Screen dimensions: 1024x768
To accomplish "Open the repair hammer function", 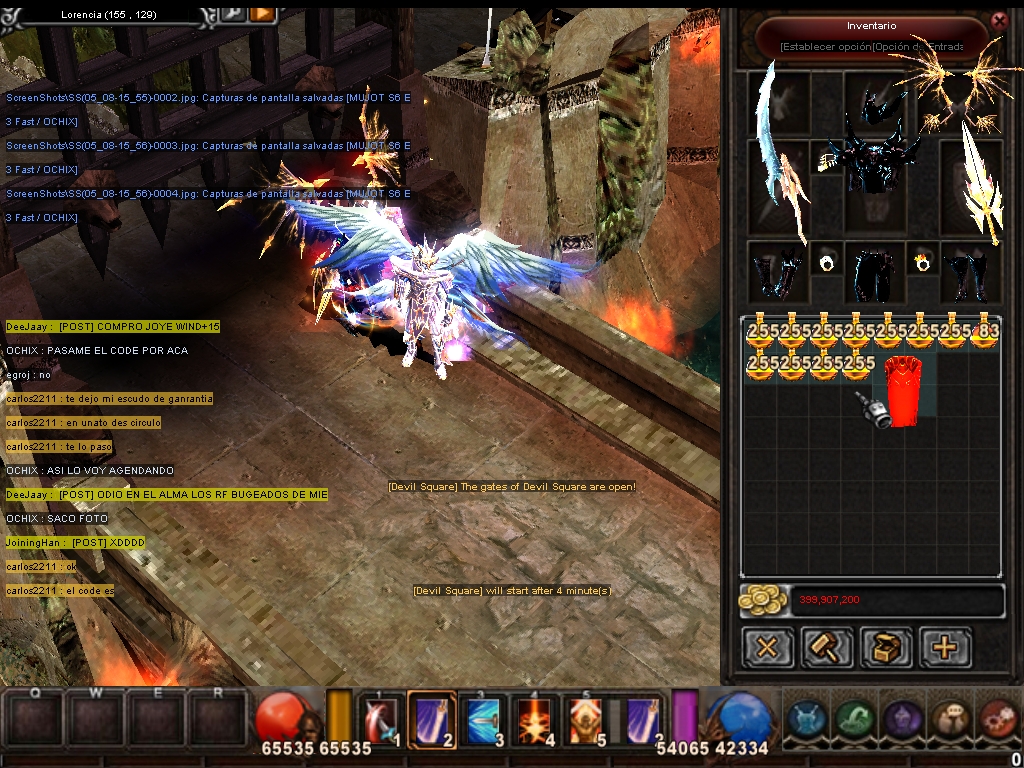I will 826,647.
